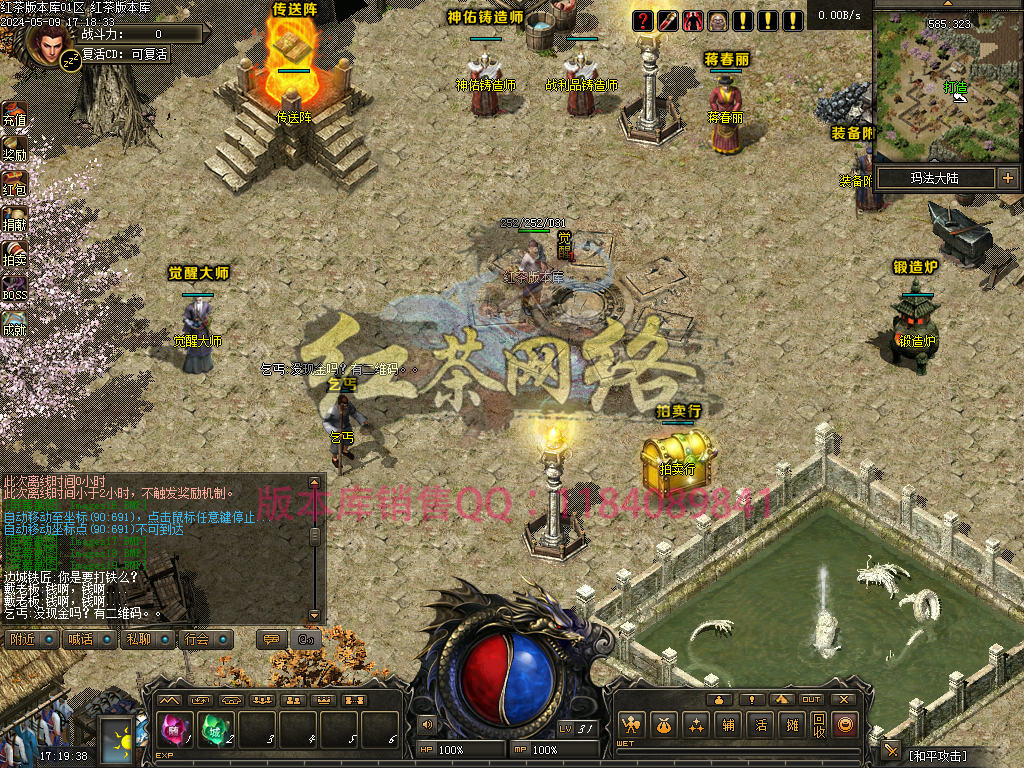
Task: Open the 摊 stall button
Action: point(793,725)
